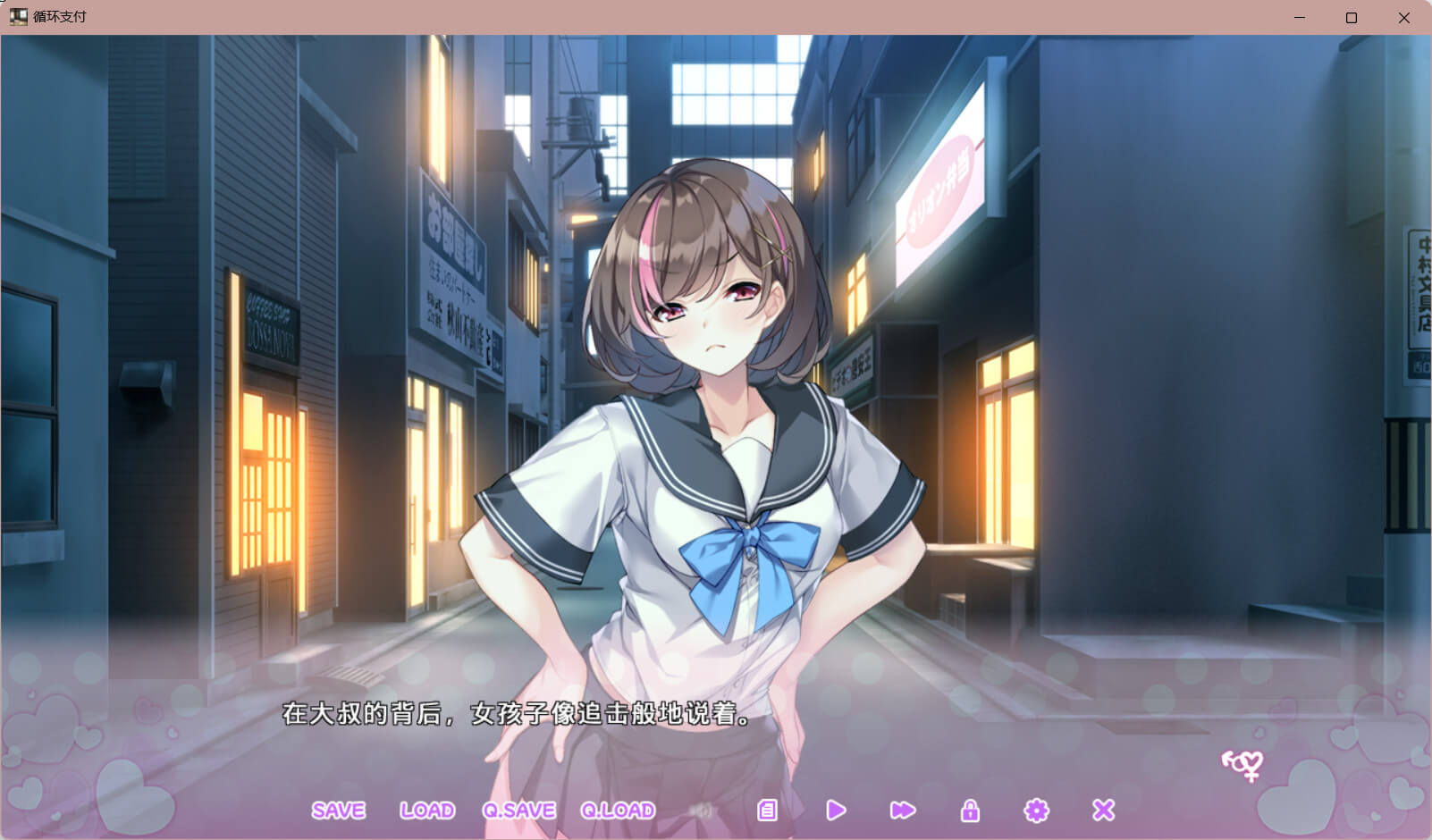Replay voice with the faded speaker icon
This screenshot has height=840, width=1432.
click(703, 811)
